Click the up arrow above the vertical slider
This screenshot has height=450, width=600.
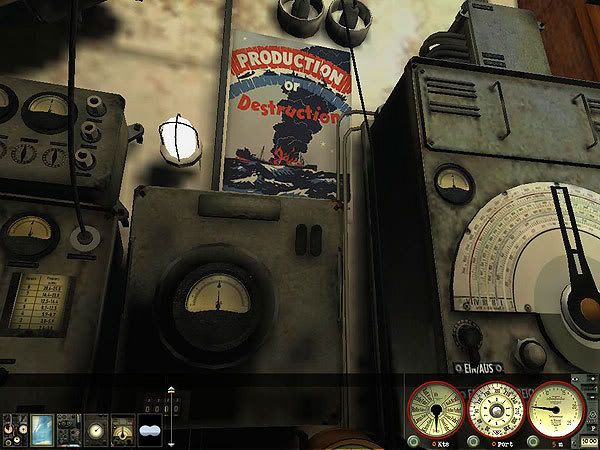[171, 389]
